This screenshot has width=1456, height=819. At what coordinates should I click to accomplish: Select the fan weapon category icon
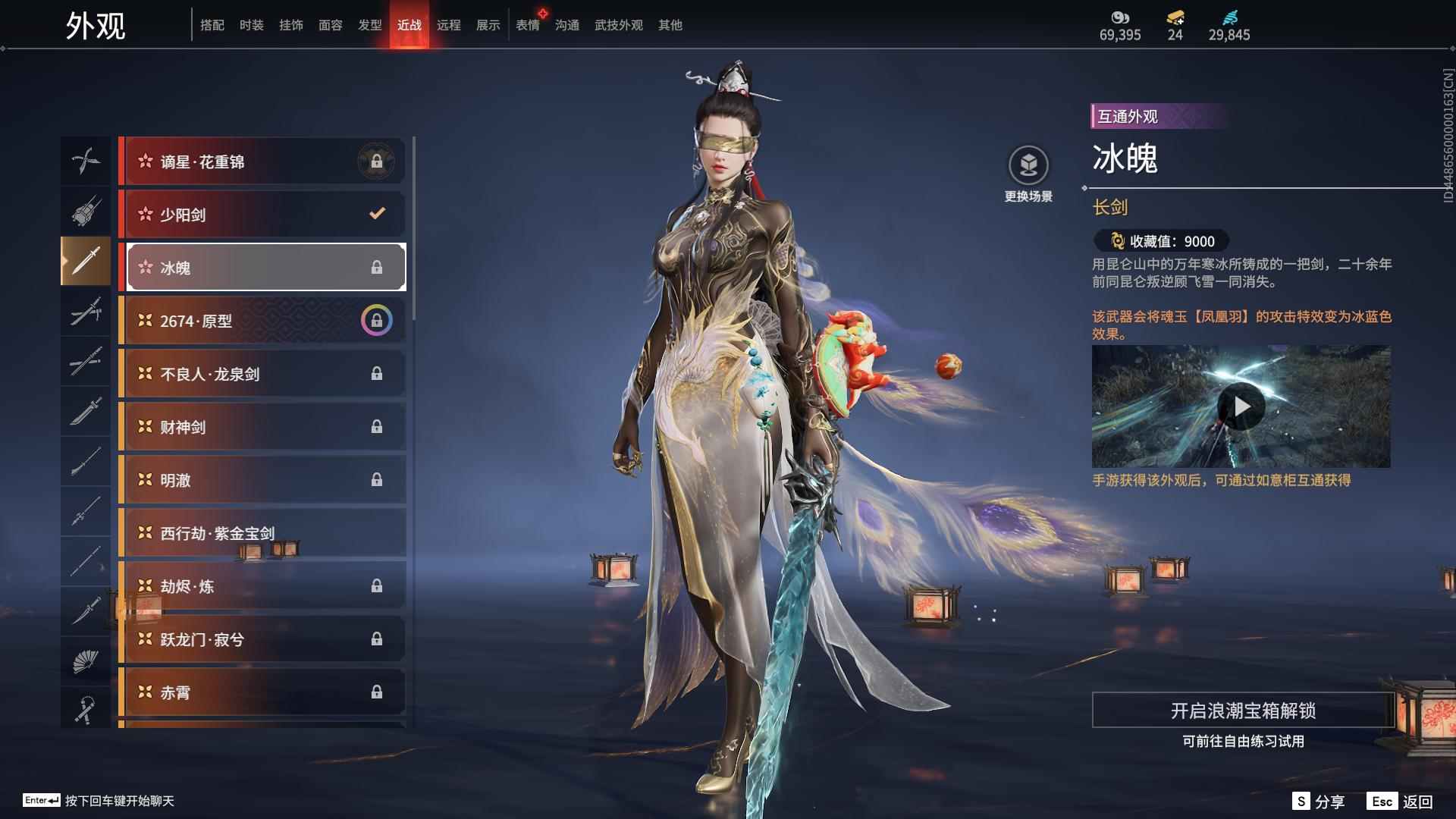tap(85, 661)
